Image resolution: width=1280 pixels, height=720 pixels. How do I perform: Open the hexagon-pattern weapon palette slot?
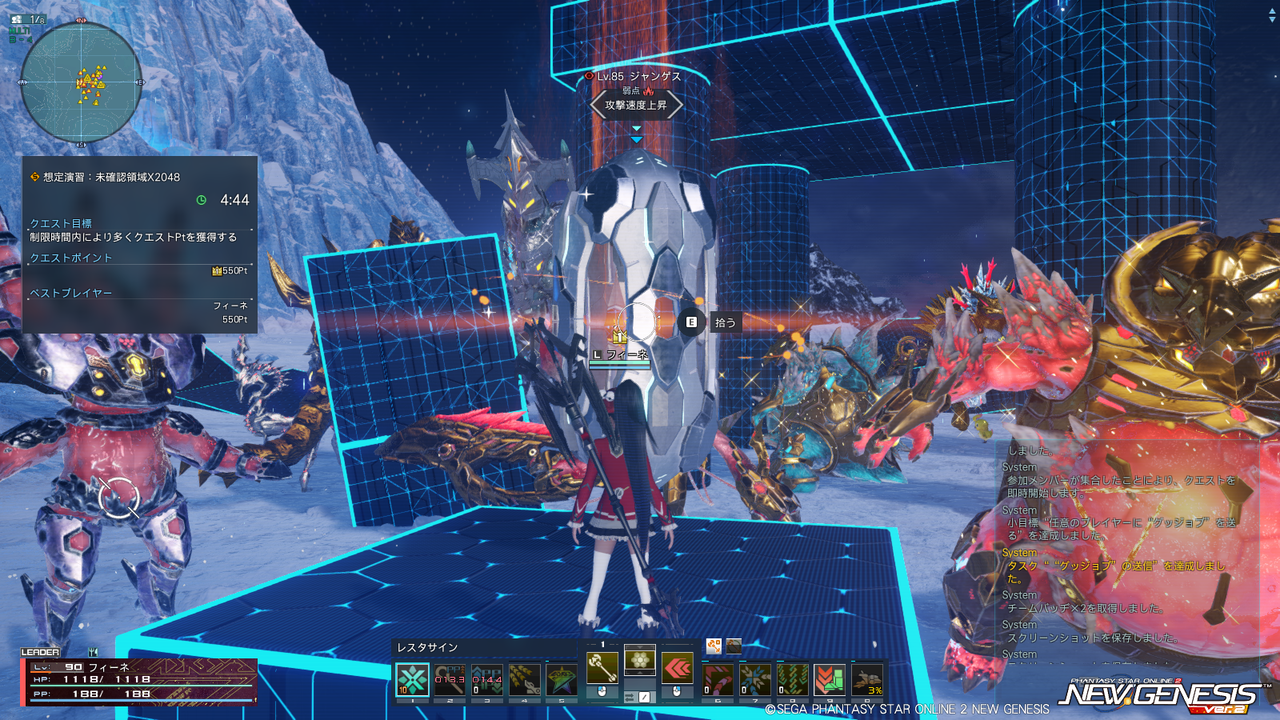point(640,660)
